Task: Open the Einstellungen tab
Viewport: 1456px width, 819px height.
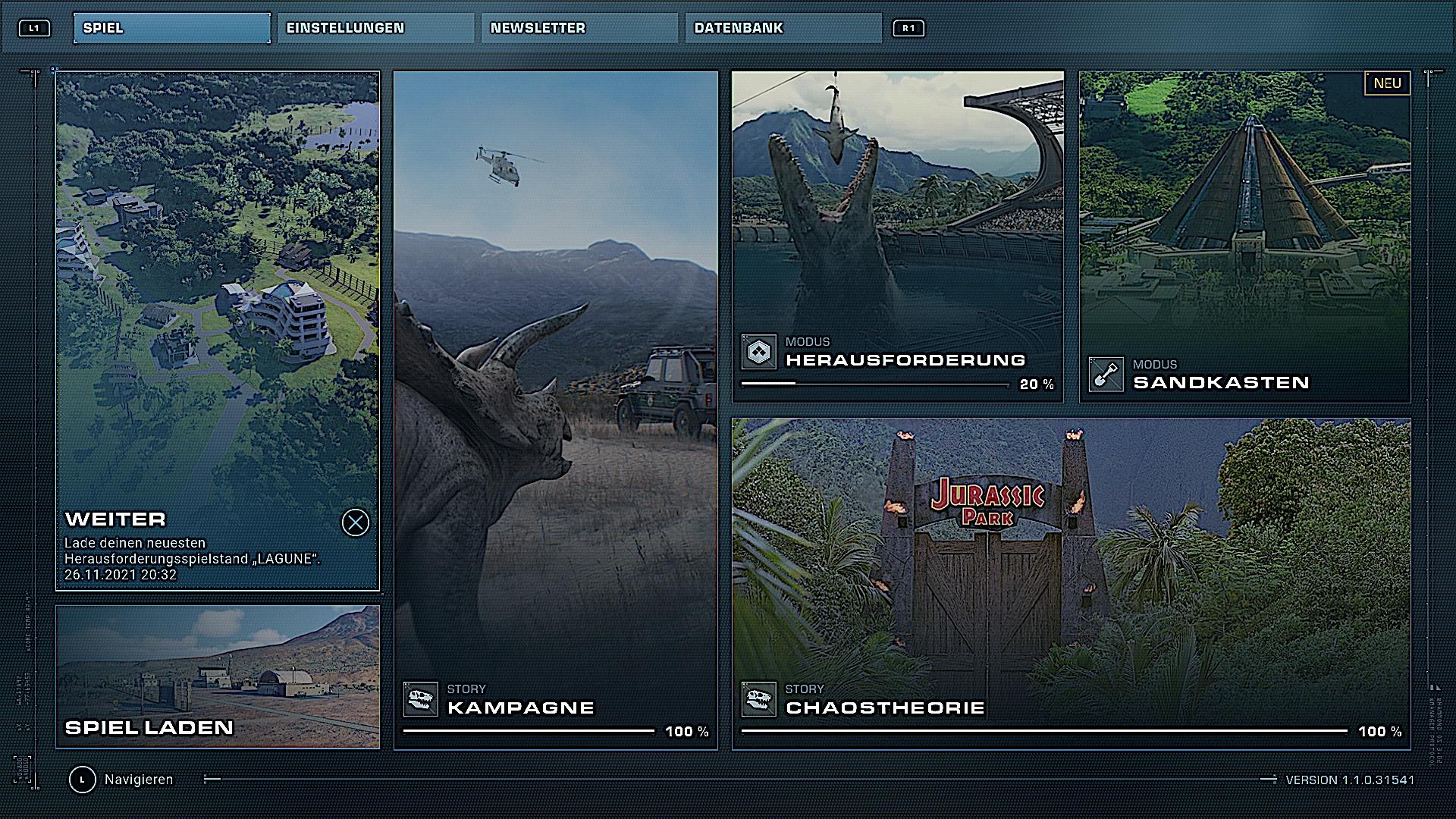Action: tap(375, 28)
